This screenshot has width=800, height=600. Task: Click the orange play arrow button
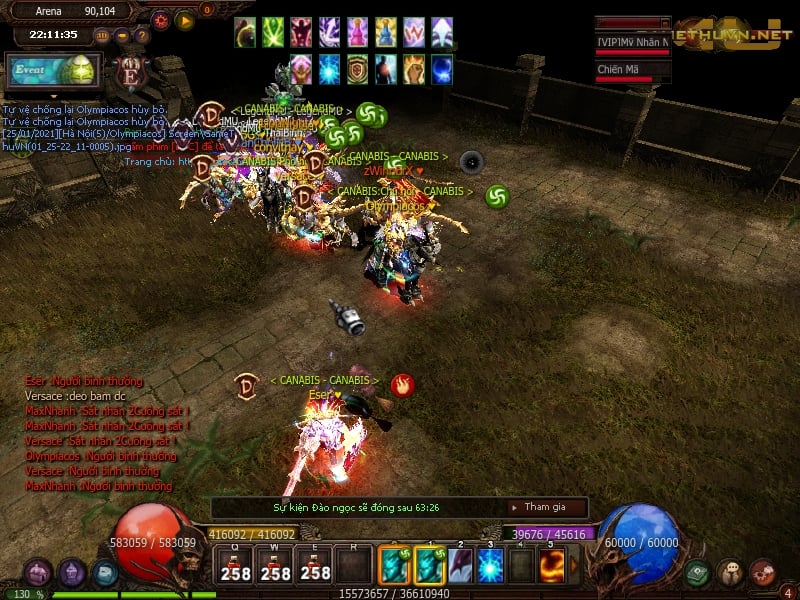point(185,19)
